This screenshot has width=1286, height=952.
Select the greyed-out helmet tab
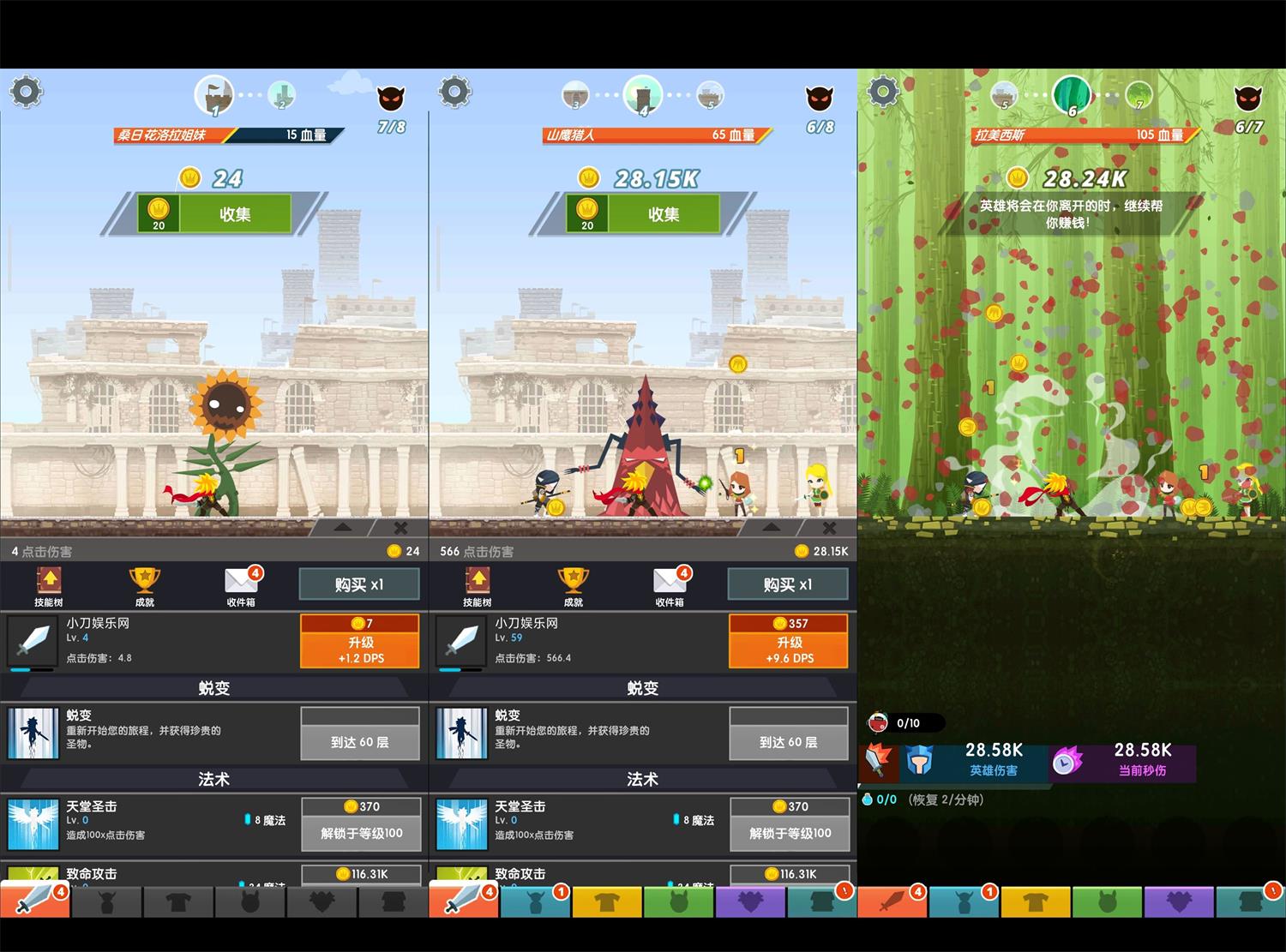pyautogui.click(x=107, y=903)
